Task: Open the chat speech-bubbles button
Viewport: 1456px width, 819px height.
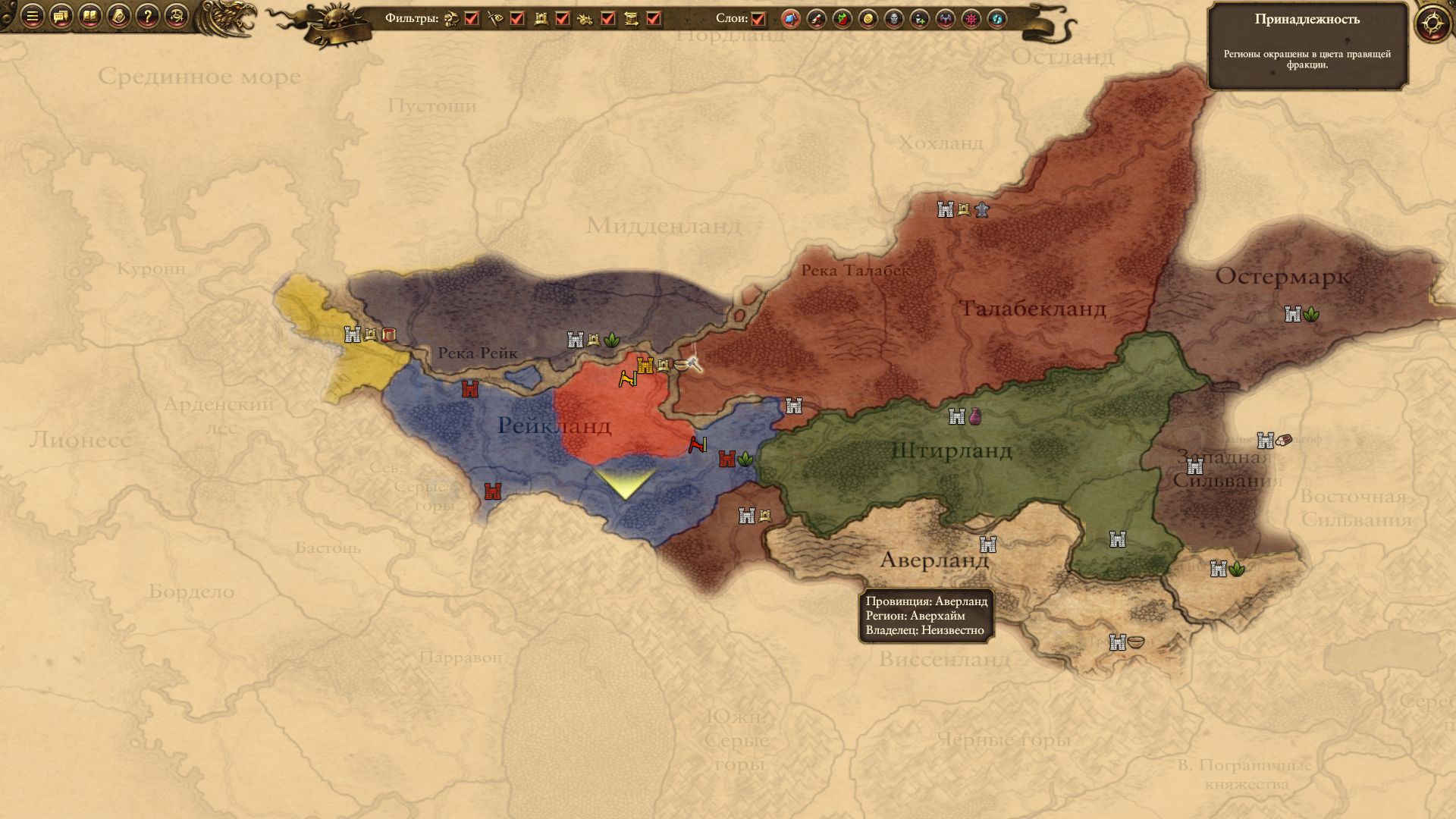Action: (61, 16)
